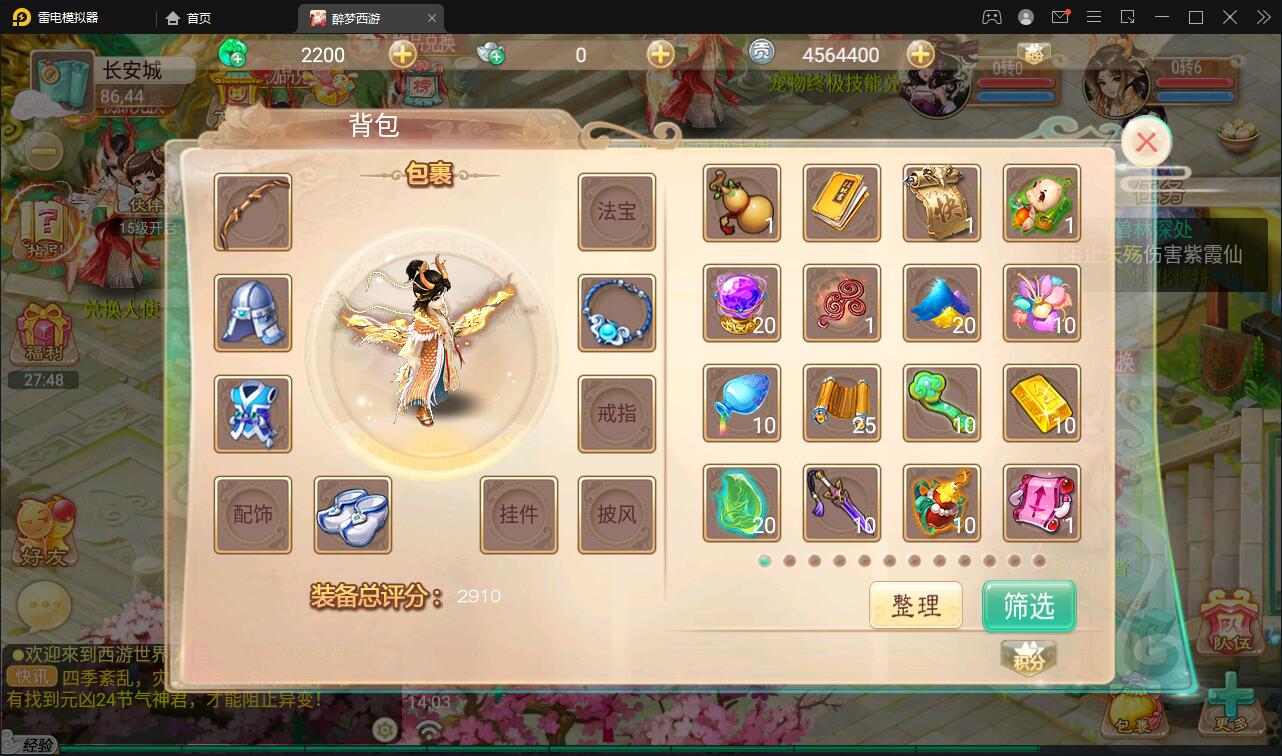Close the backpack panel
Screen dimensions: 1282x756
coord(1146,143)
